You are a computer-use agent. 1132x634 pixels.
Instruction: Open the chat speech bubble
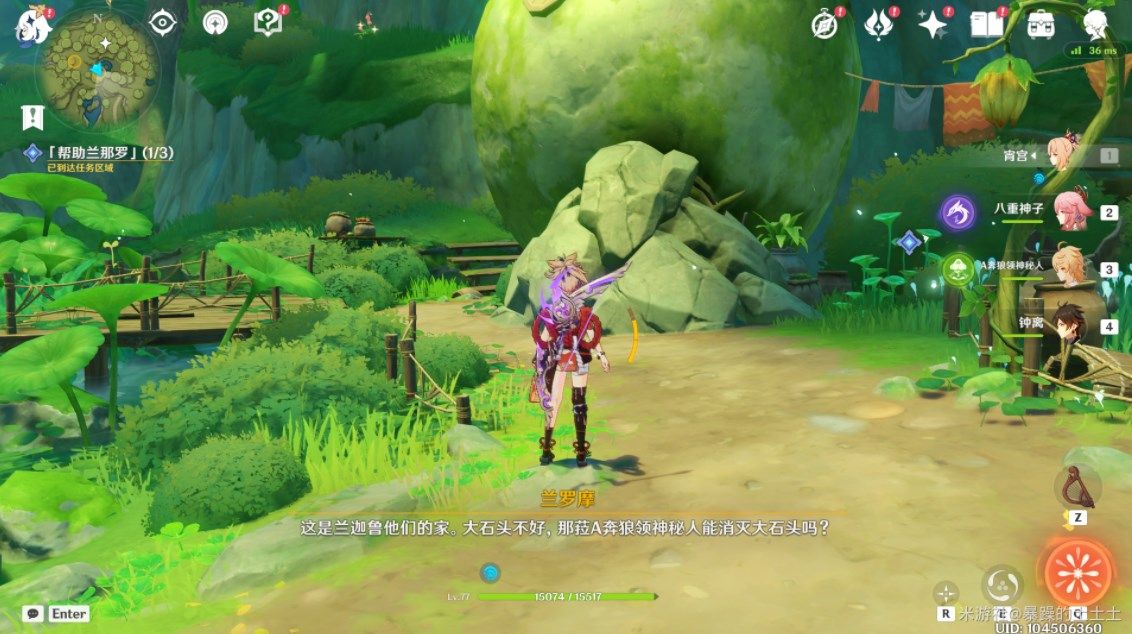(33, 613)
